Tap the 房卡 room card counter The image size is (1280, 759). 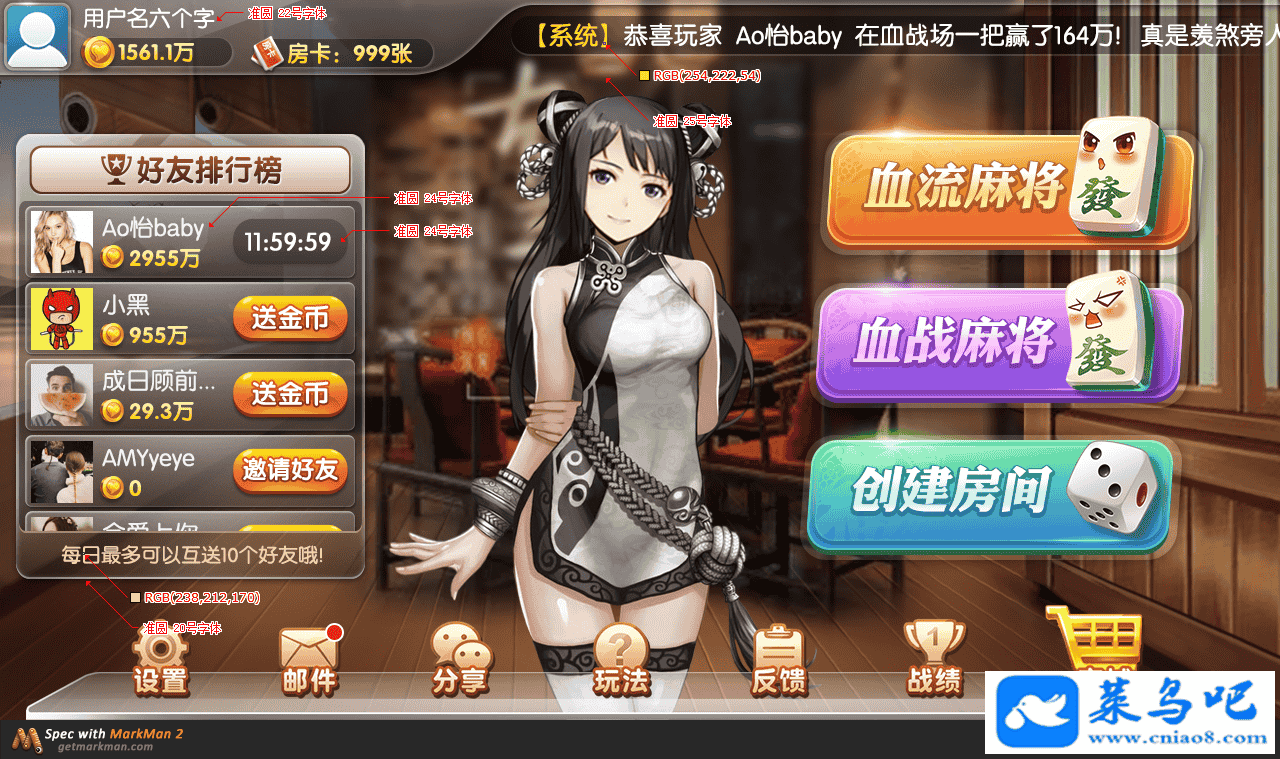pyautogui.click(x=342, y=54)
